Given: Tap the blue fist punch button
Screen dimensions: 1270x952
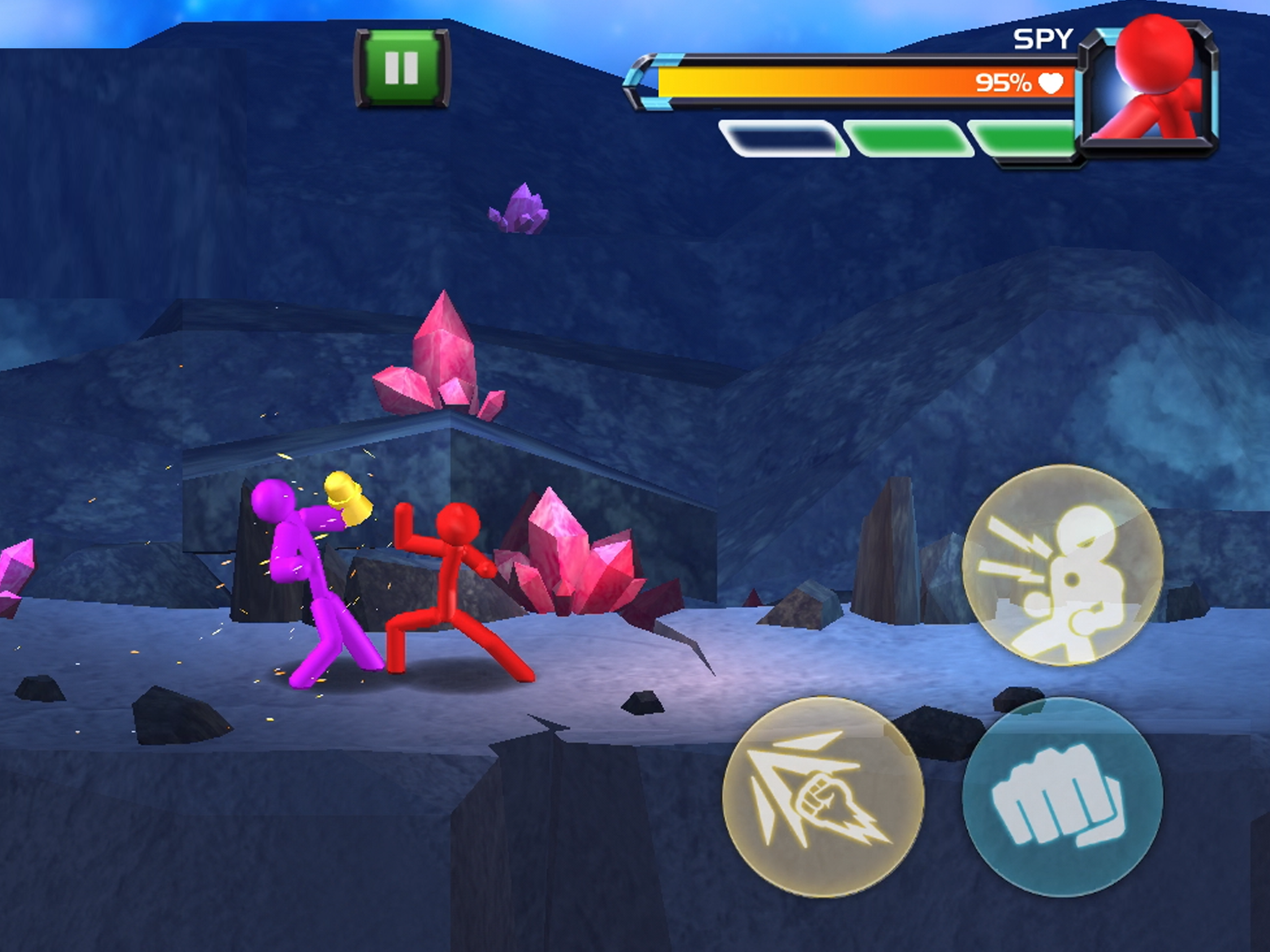Looking at the screenshot, I should point(1062,796).
